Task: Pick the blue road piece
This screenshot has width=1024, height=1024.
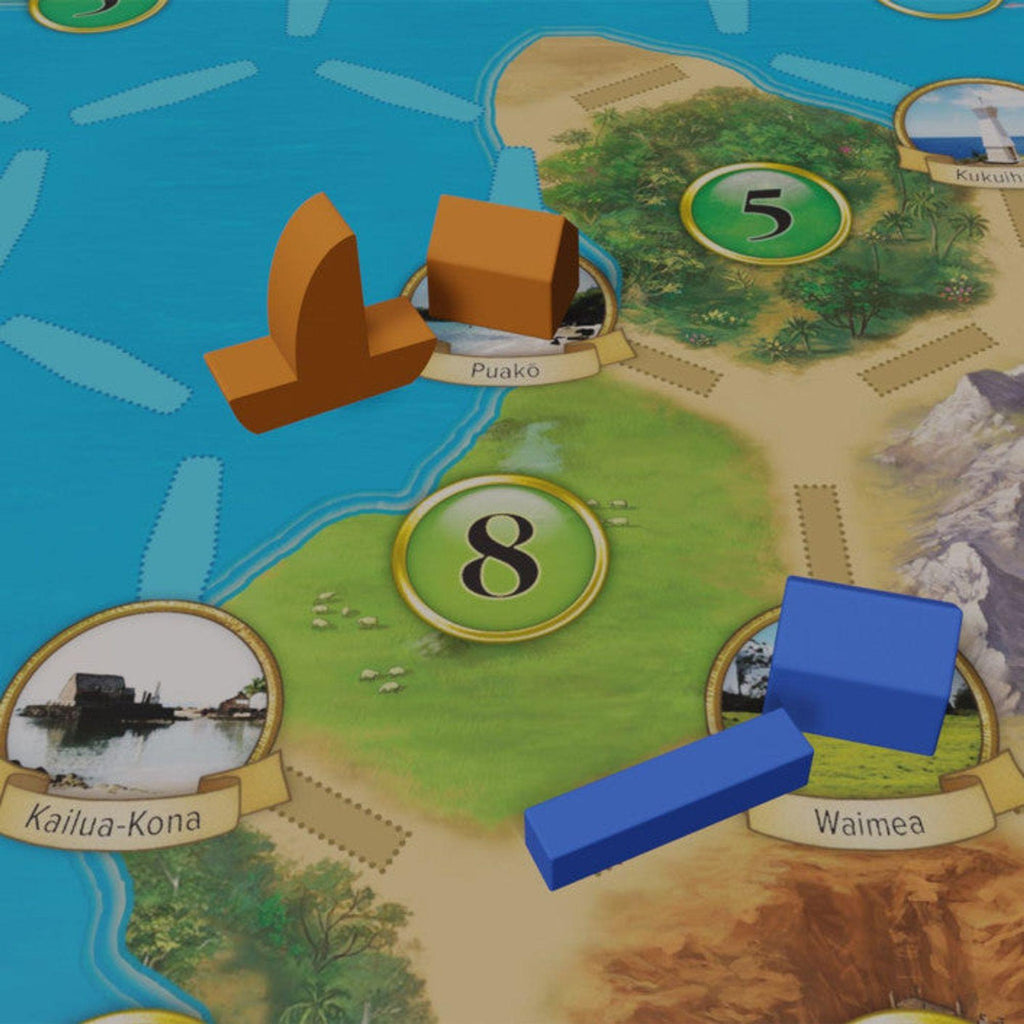Action: 667,798
